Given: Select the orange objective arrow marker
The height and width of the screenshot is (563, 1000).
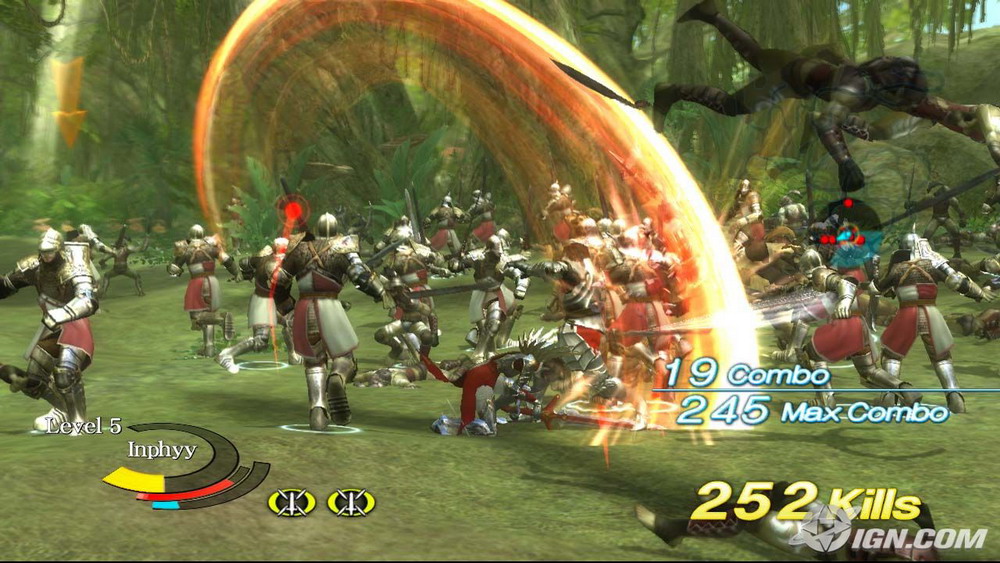Looking at the screenshot, I should 69,102.
